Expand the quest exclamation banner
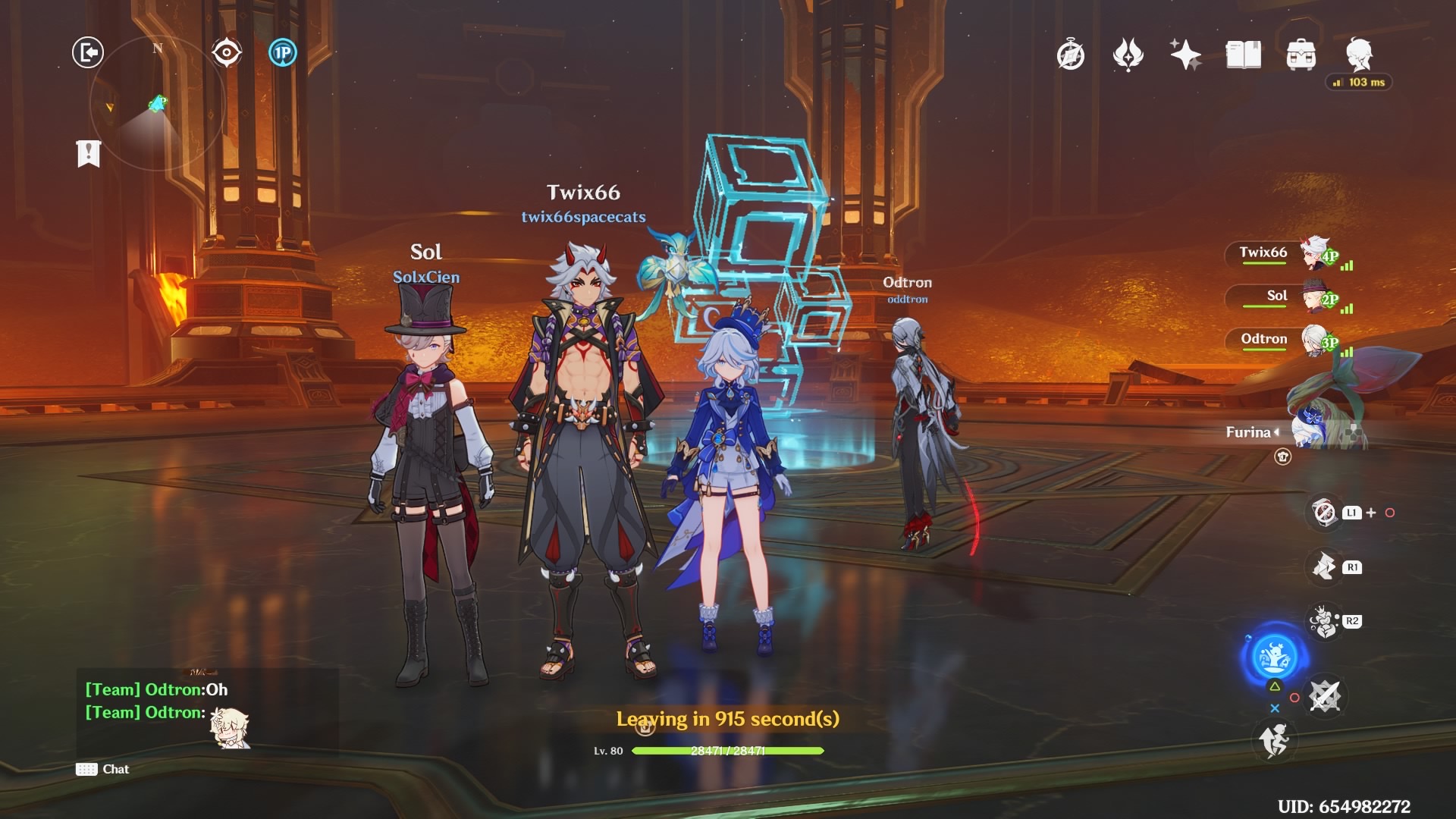This screenshot has width=1456, height=819. click(89, 153)
